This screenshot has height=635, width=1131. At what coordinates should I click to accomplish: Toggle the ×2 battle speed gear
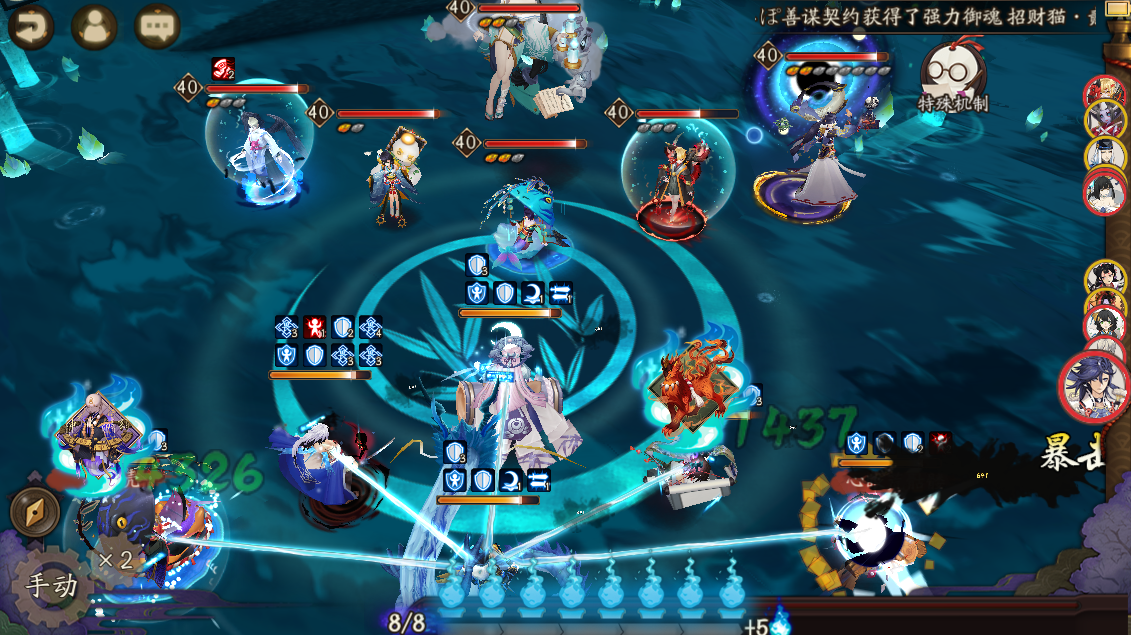pyautogui.click(x=115, y=559)
